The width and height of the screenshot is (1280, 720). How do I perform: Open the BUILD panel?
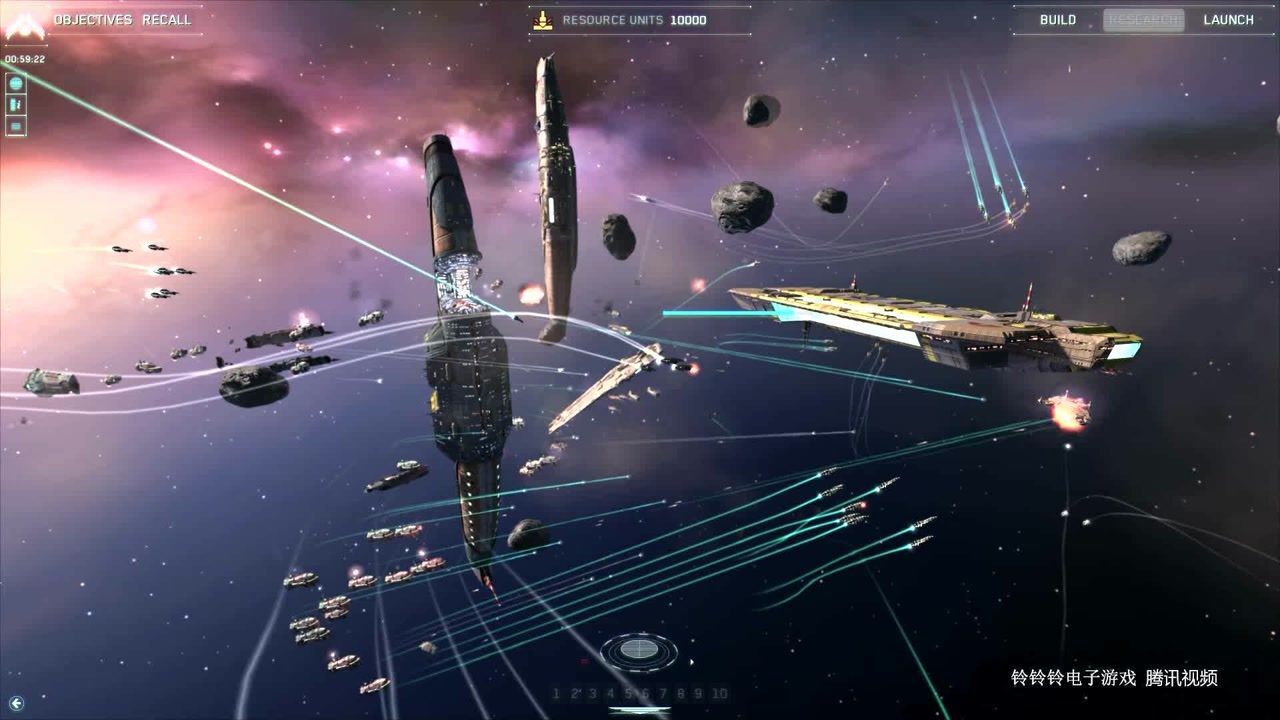(1057, 19)
